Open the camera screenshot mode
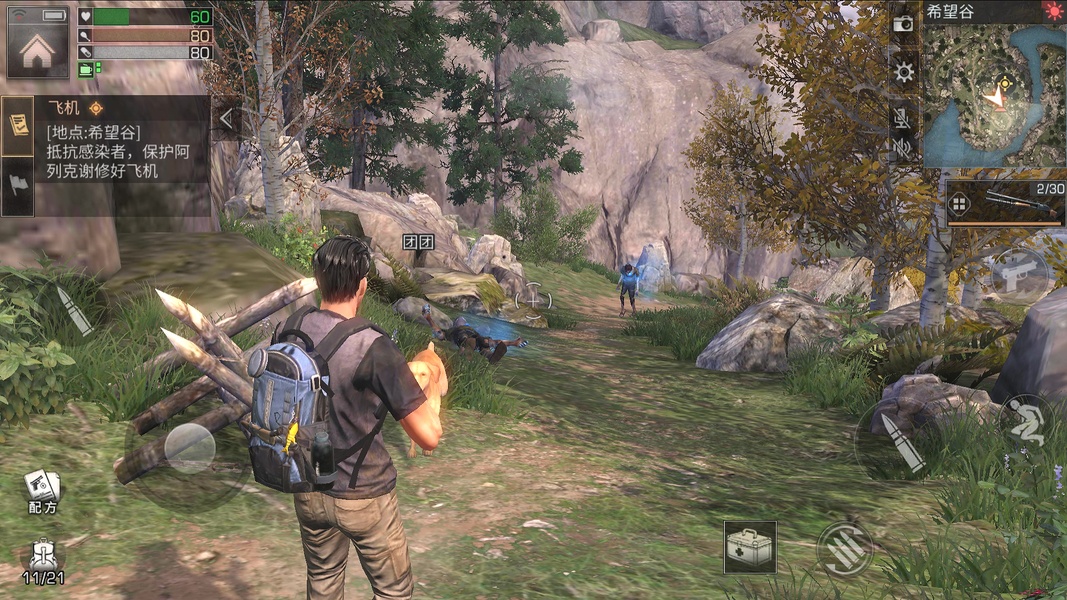This screenshot has width=1067, height=600. (x=903, y=23)
